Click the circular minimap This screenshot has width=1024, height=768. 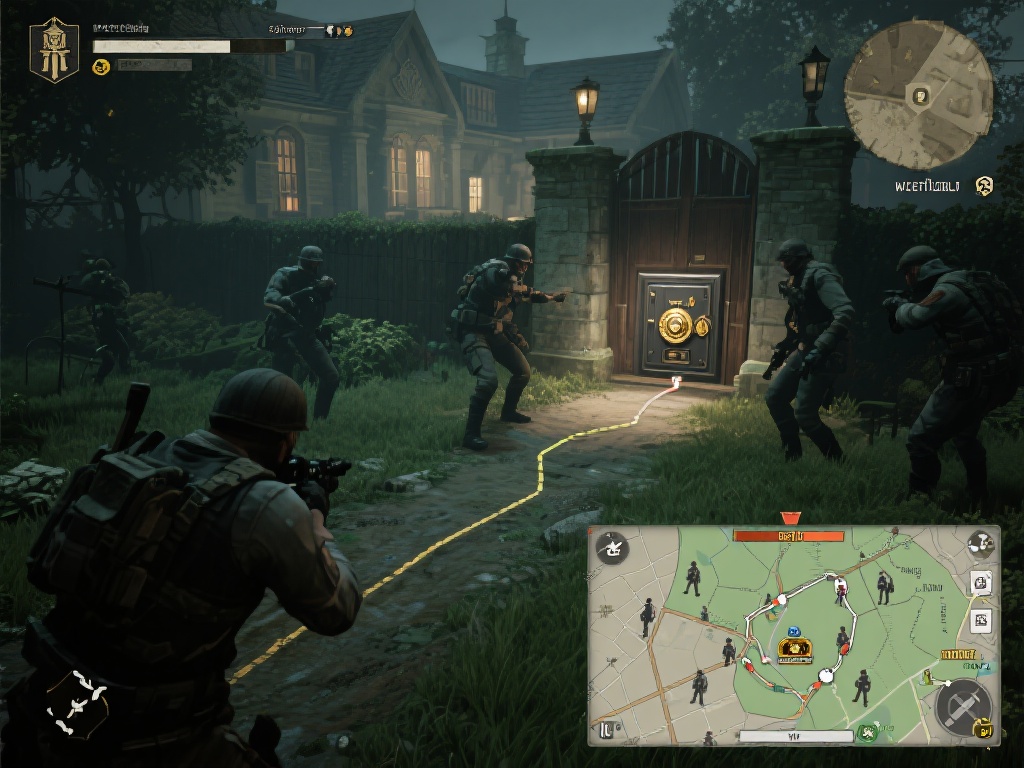[918, 95]
